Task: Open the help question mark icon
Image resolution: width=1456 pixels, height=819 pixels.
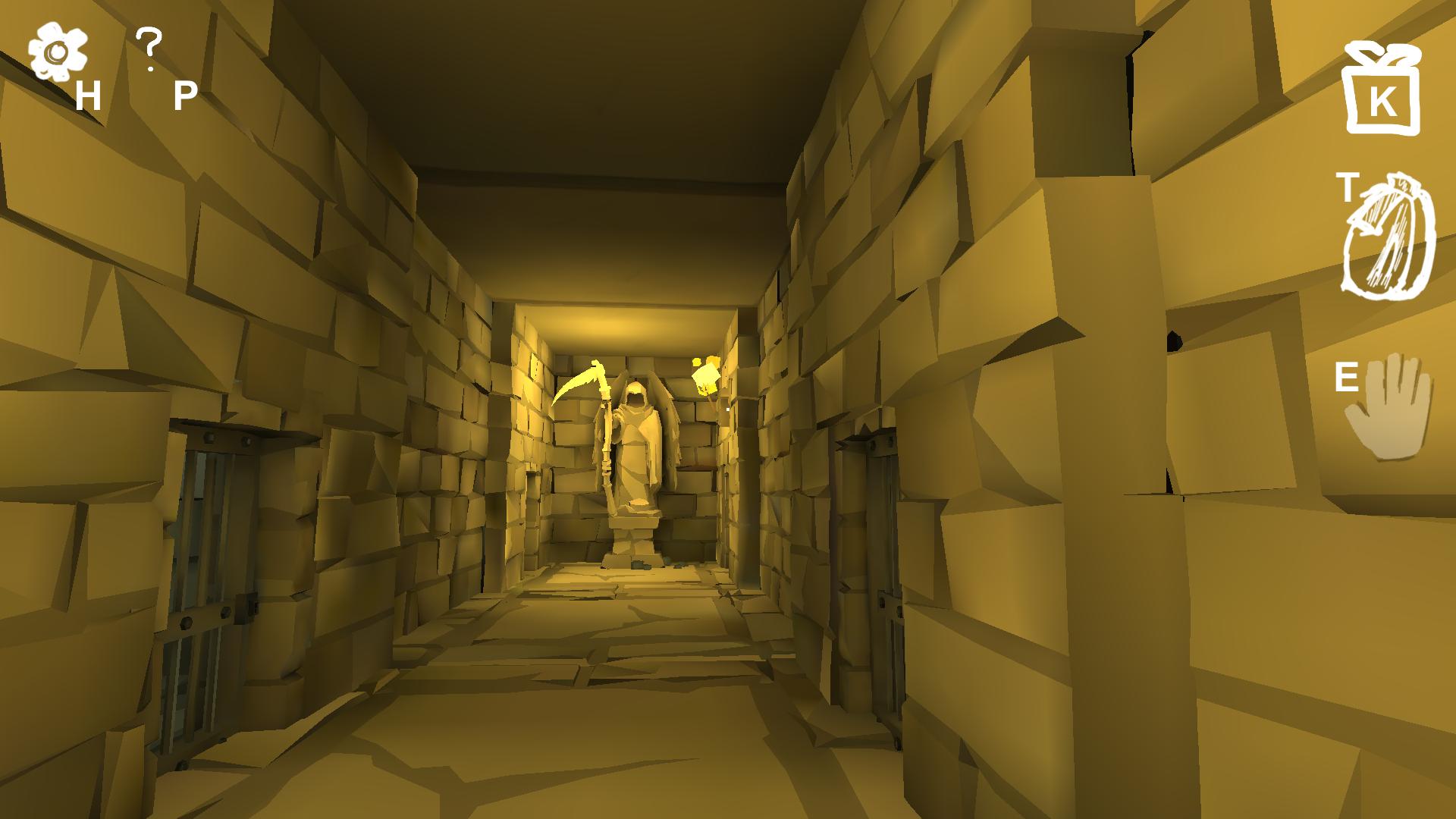Action: coord(149,45)
